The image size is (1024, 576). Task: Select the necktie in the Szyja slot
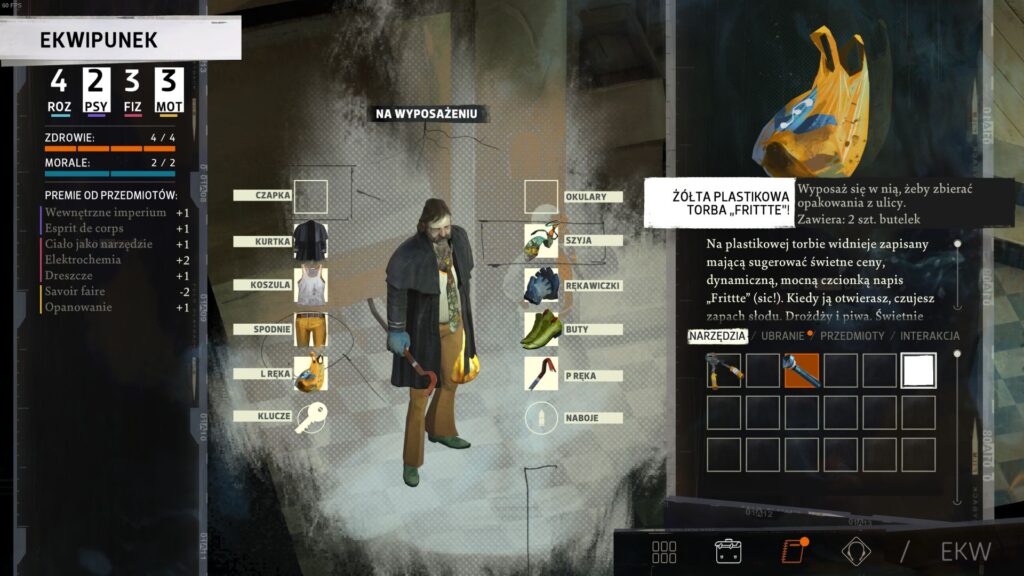[541, 241]
